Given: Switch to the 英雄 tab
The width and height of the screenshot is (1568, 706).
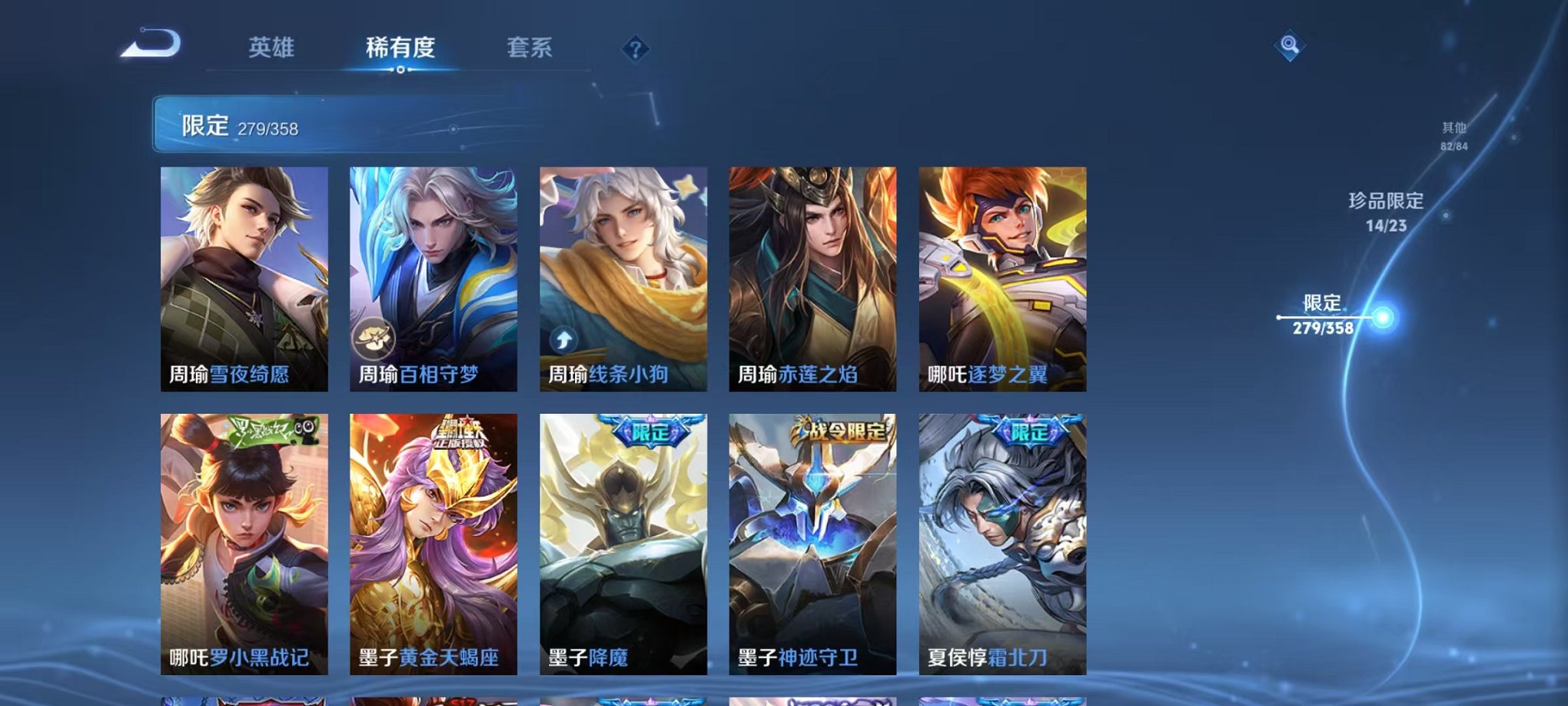Looking at the screenshot, I should (x=272, y=48).
